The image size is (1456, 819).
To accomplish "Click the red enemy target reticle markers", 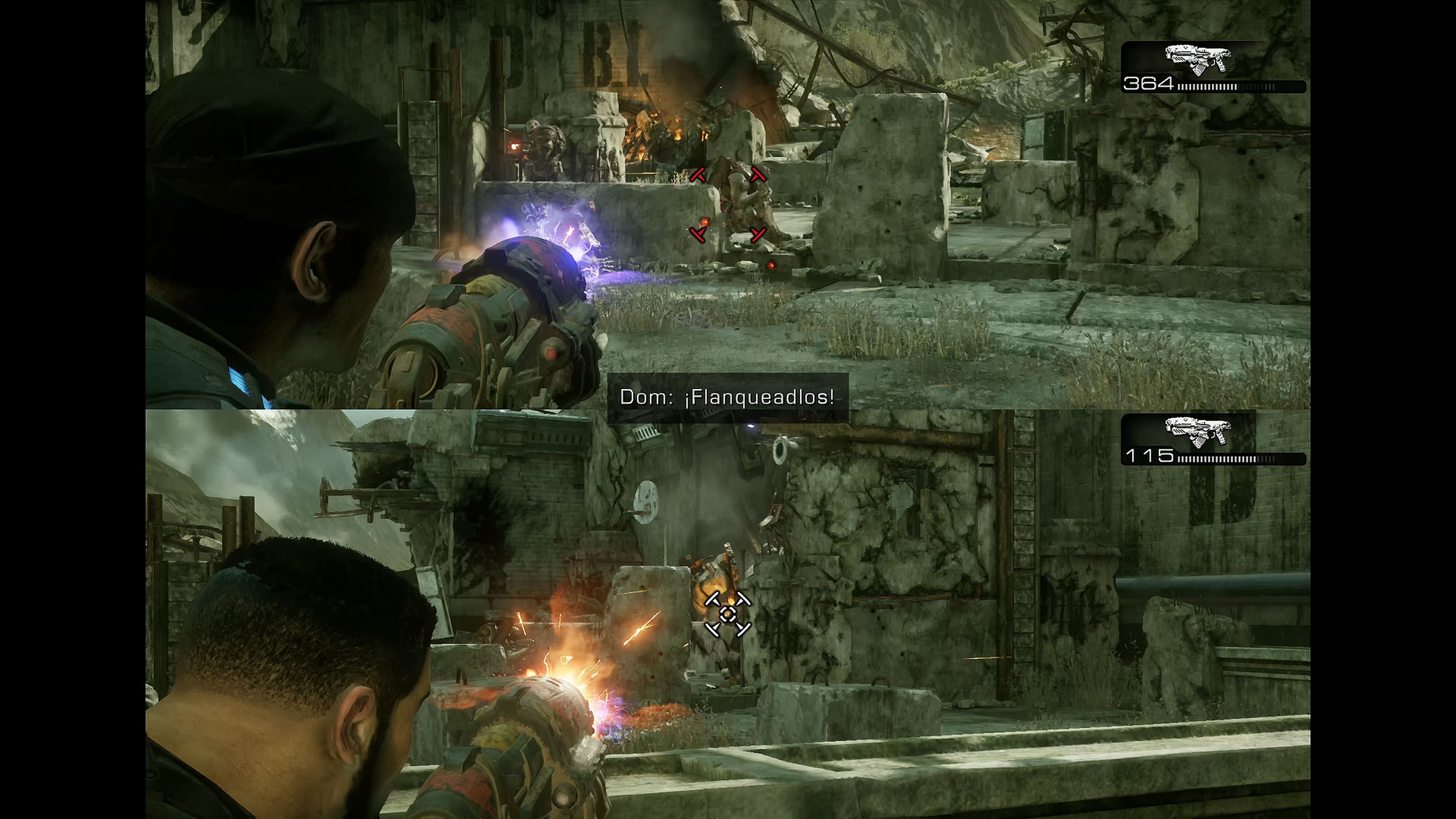I will click(x=728, y=205).
